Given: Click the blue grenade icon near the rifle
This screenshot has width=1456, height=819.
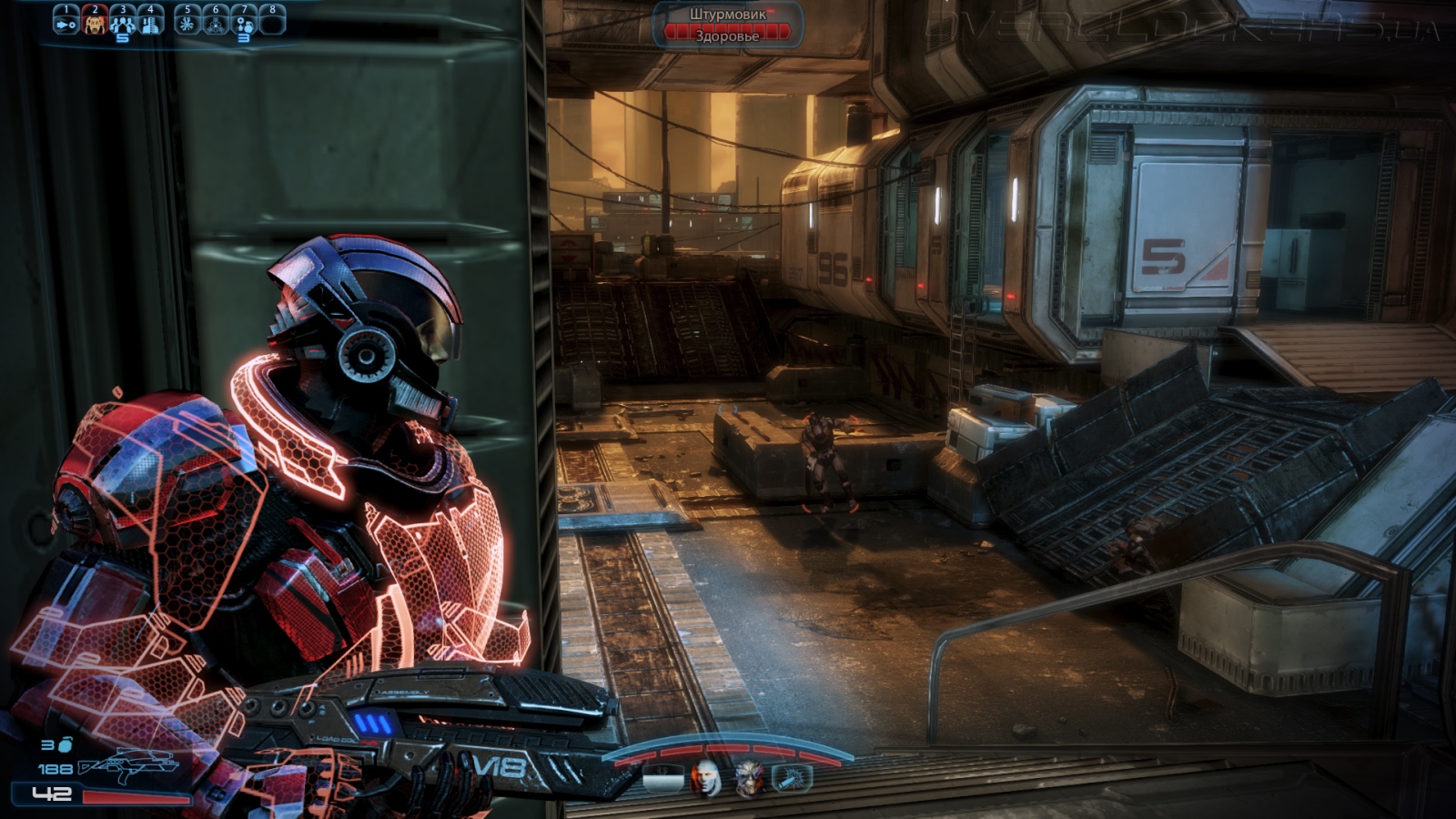Looking at the screenshot, I should pyautogui.click(x=66, y=745).
